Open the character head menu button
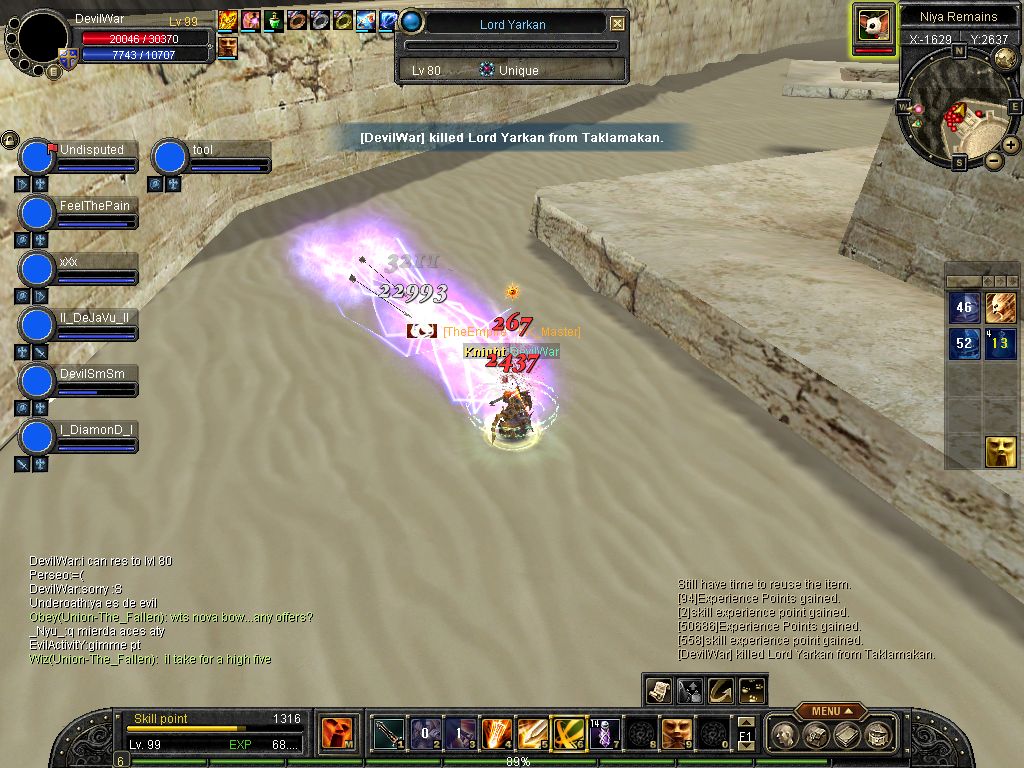The height and width of the screenshot is (768, 1024). (785, 735)
